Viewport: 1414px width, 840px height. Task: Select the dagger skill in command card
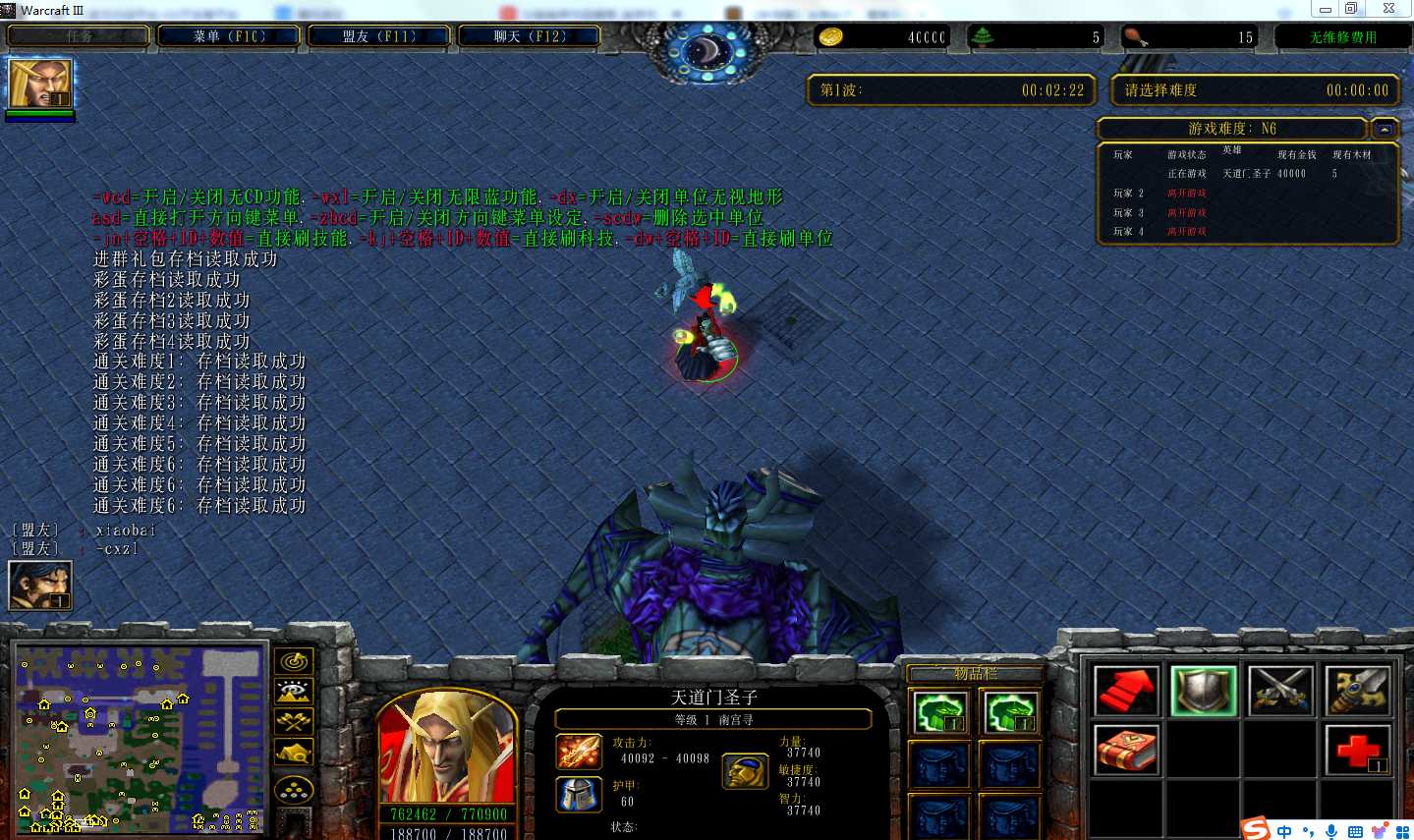pos(1357,689)
